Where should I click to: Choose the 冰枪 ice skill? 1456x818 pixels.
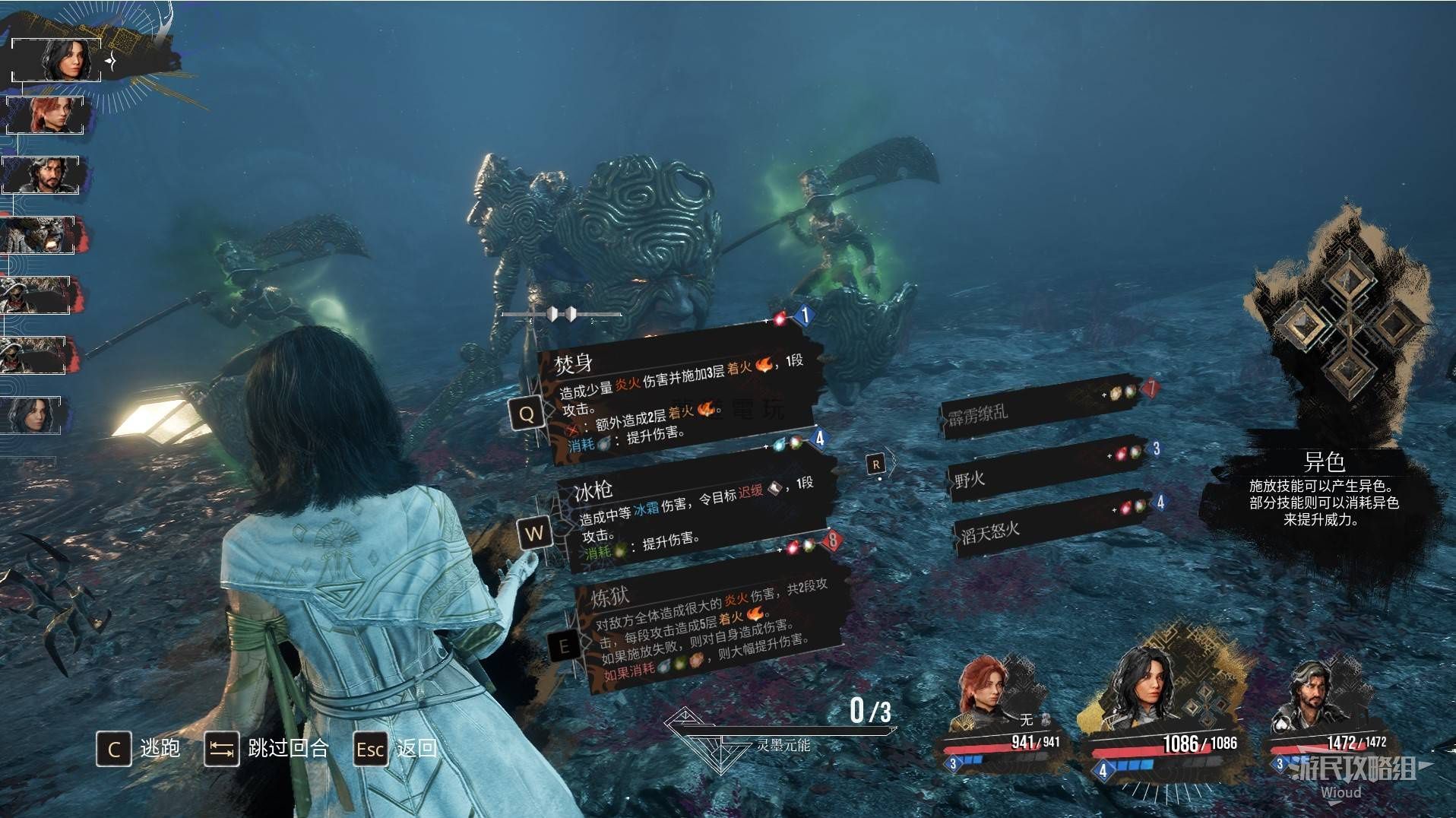[692, 511]
